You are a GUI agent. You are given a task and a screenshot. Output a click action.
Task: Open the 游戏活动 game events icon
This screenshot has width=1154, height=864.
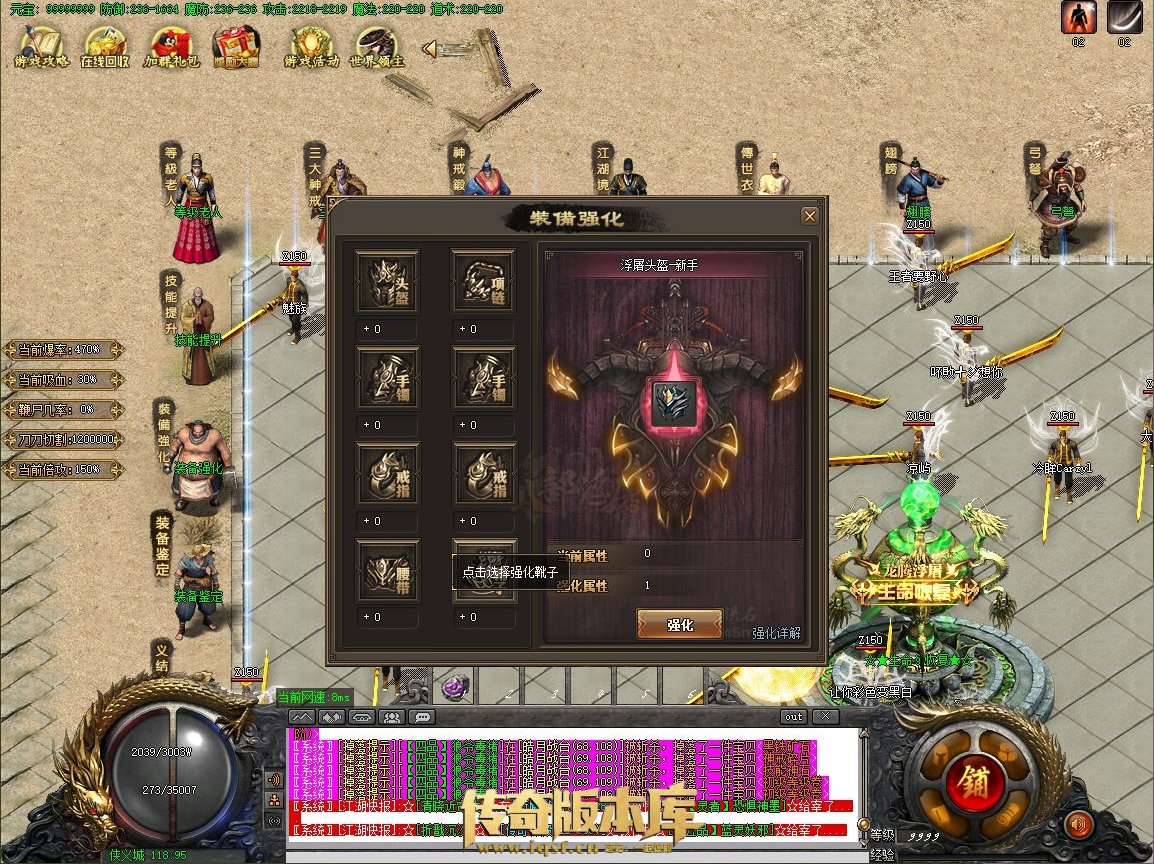pos(311,46)
